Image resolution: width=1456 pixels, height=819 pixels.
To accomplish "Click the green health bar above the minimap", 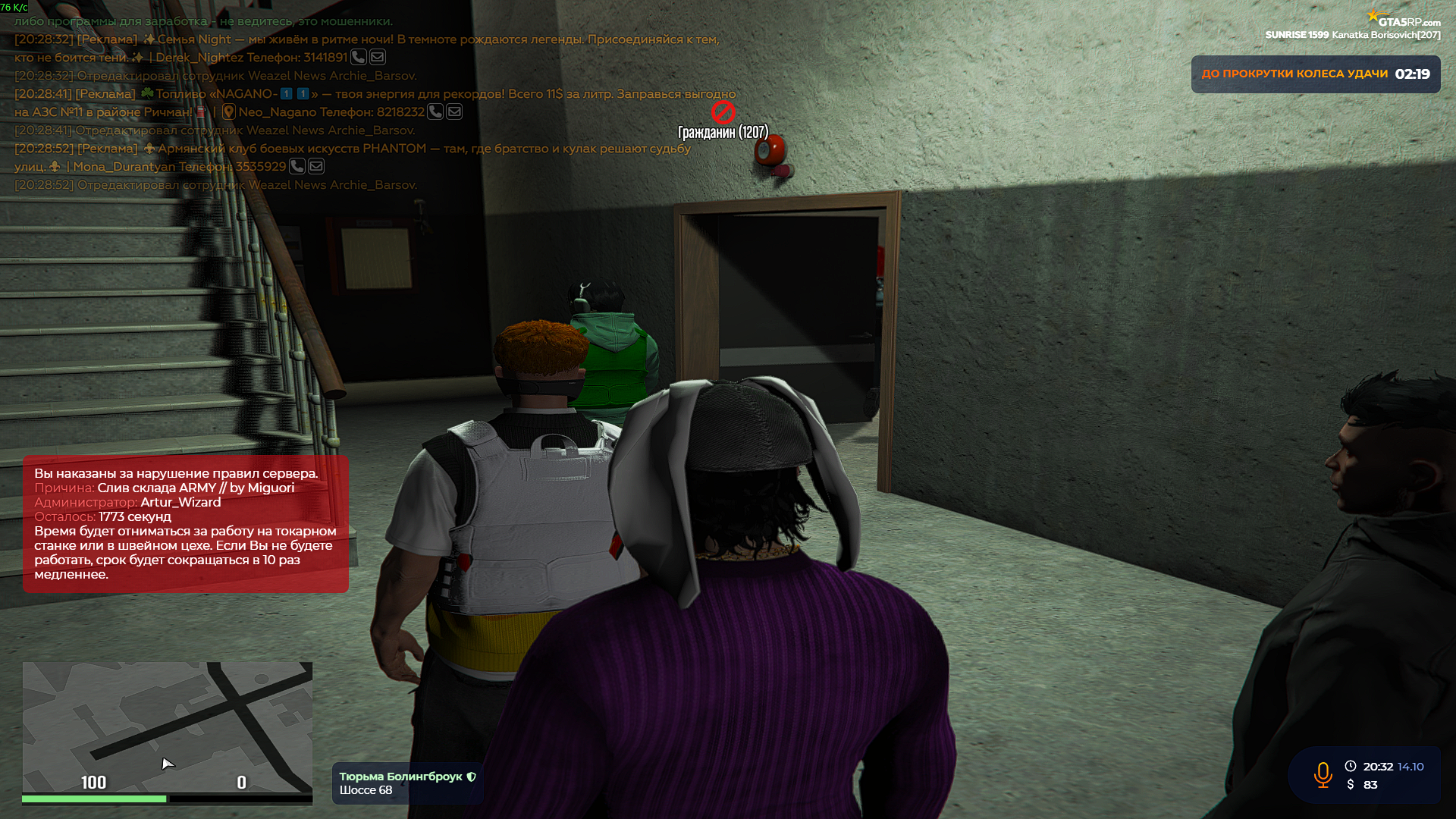I will click(95, 799).
